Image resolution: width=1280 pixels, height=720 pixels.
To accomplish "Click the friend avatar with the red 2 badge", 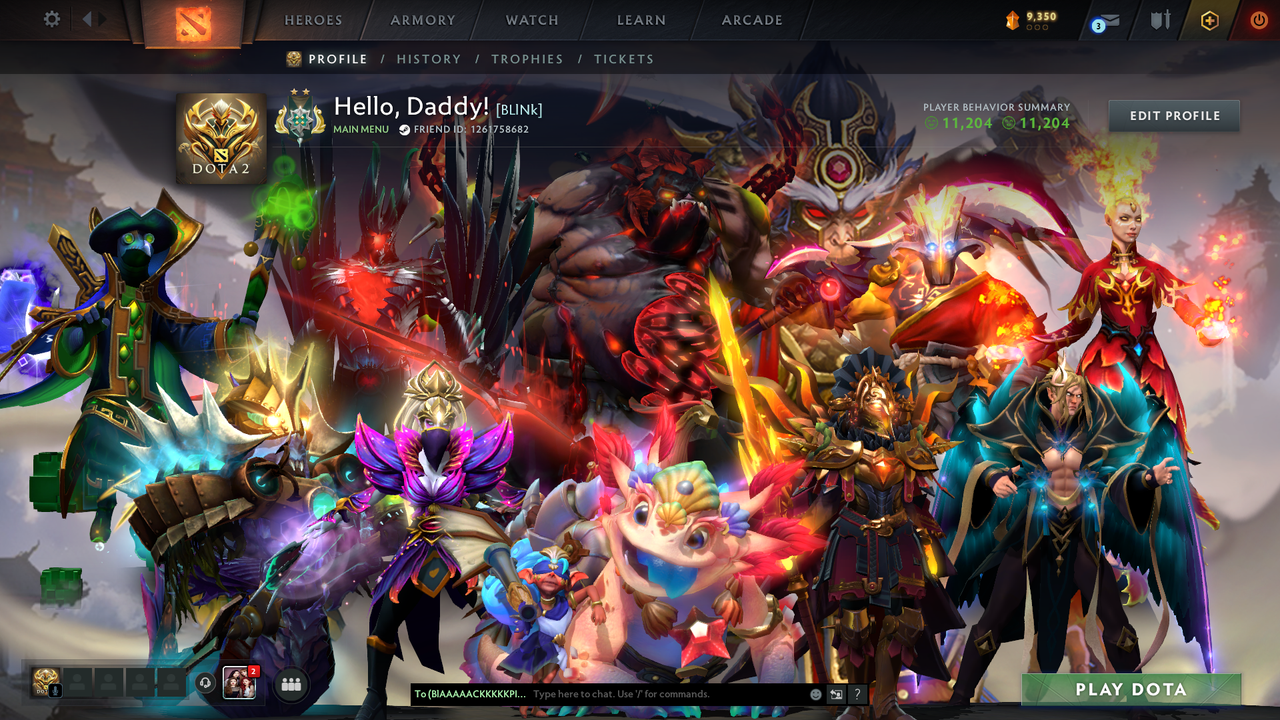I will [239, 684].
